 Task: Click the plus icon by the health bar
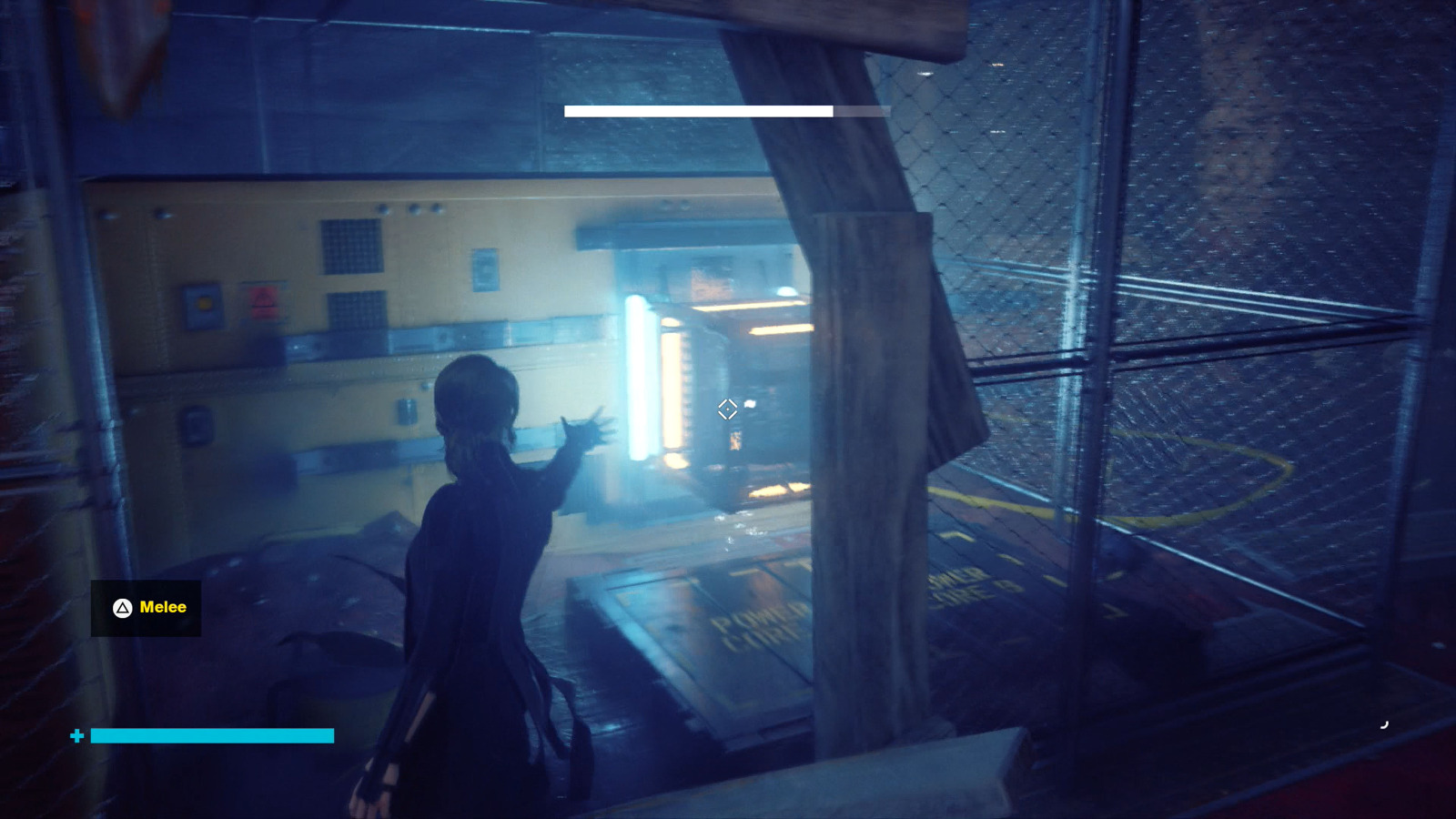click(76, 734)
